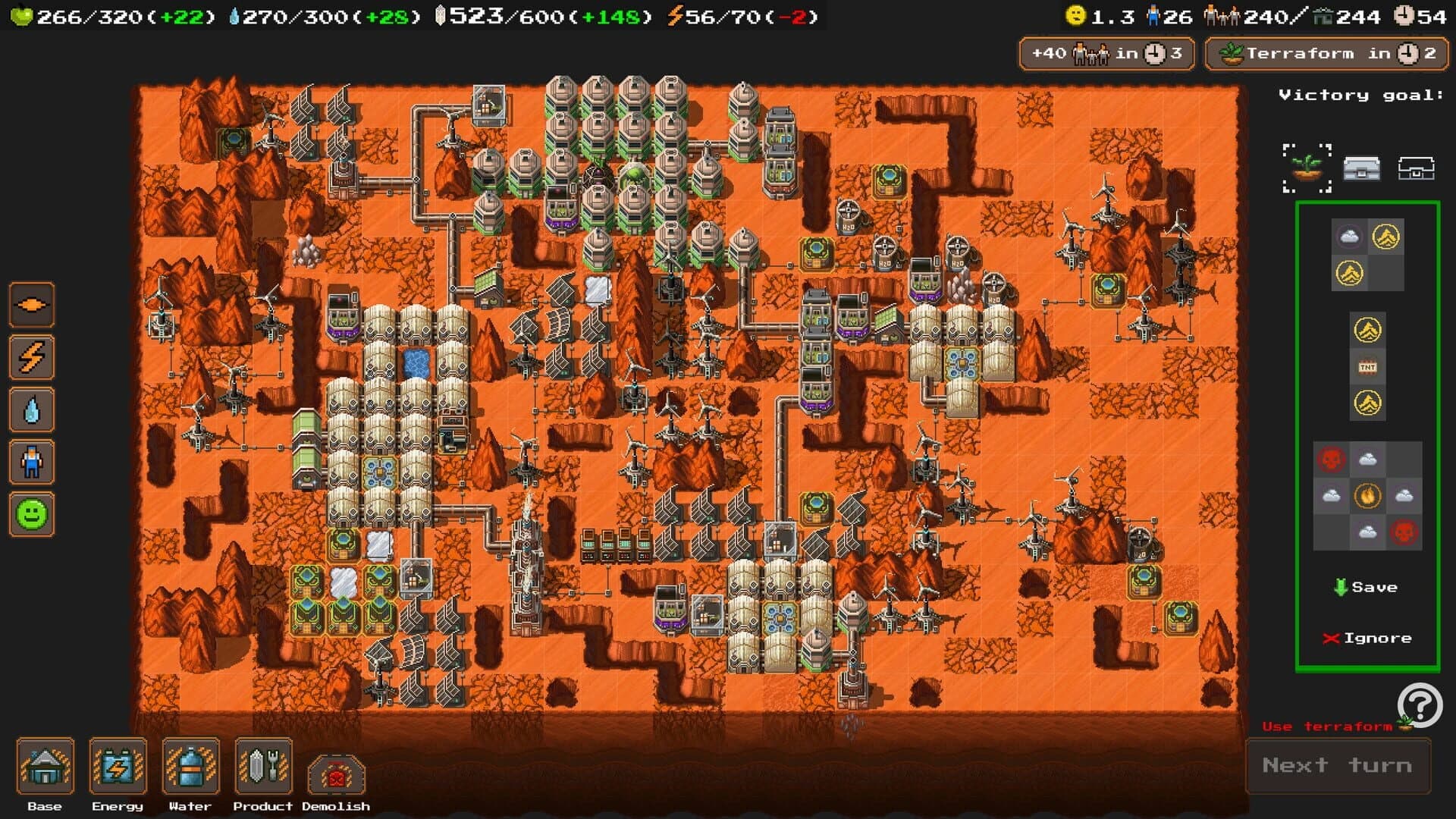Show the energy overlay from the sidebar
The image size is (1456, 819).
click(x=31, y=357)
